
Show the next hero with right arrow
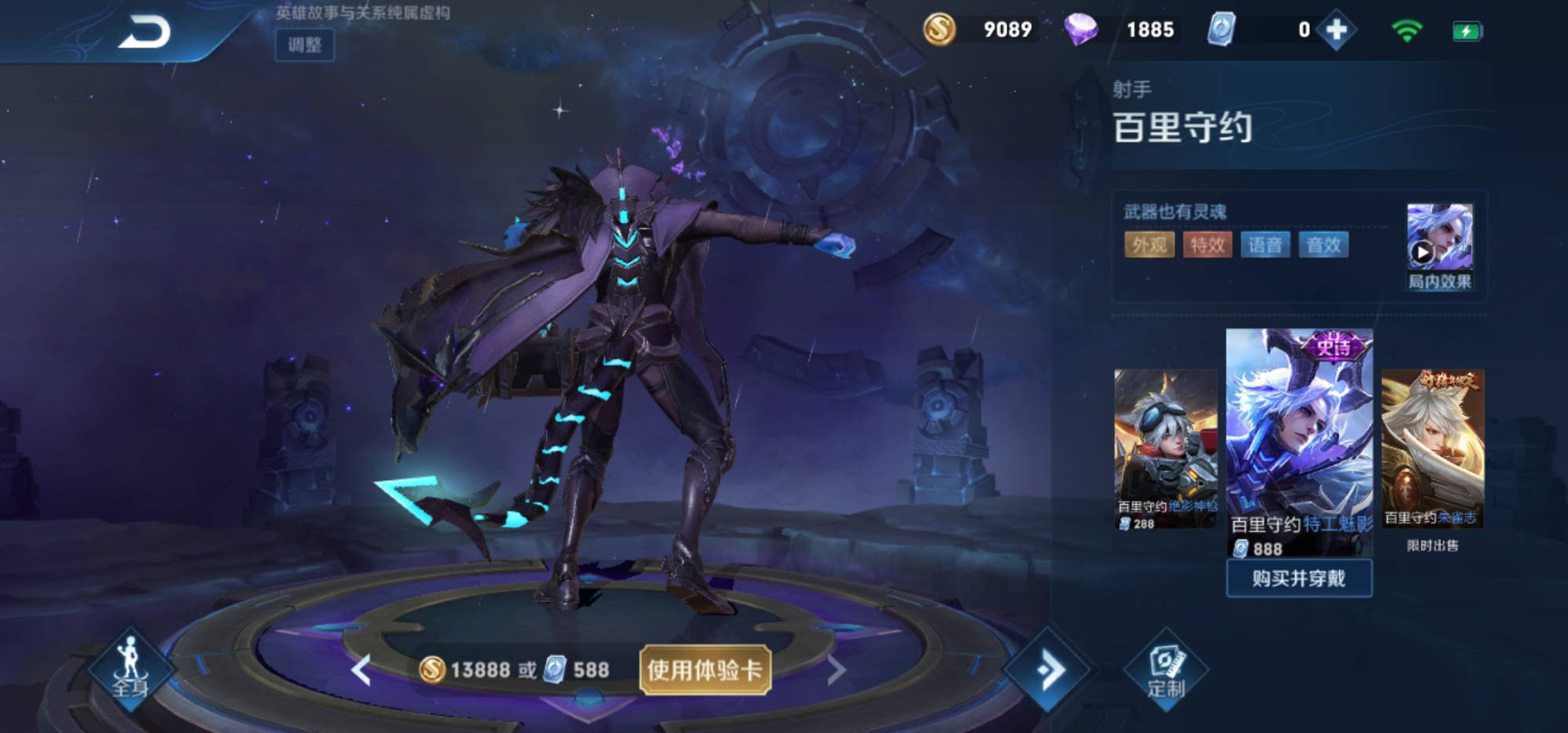[x=836, y=670]
